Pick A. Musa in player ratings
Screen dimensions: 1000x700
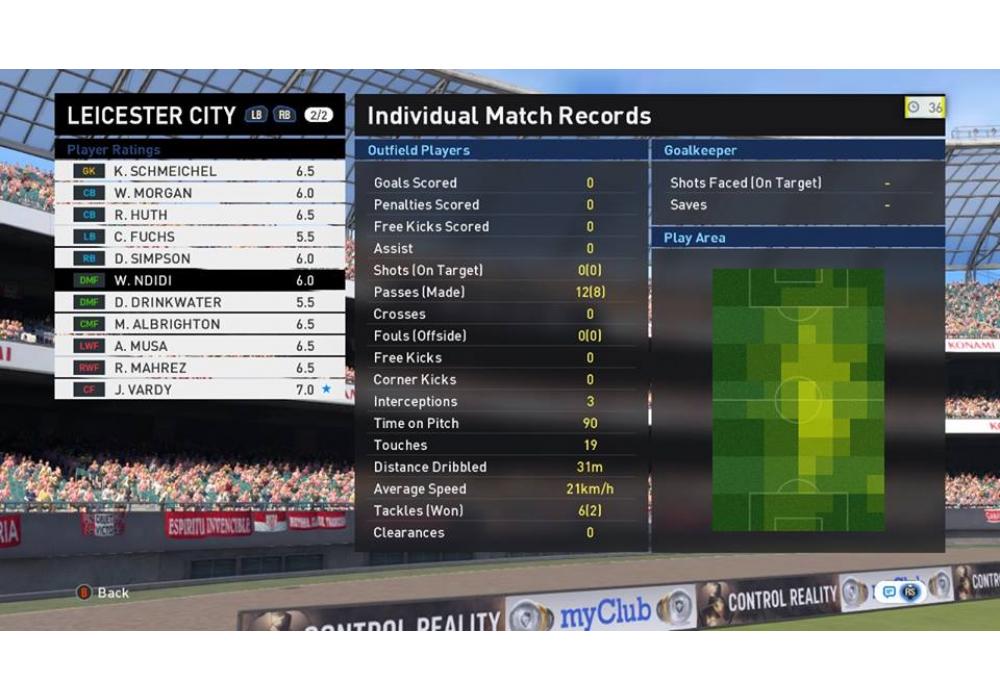[199, 346]
